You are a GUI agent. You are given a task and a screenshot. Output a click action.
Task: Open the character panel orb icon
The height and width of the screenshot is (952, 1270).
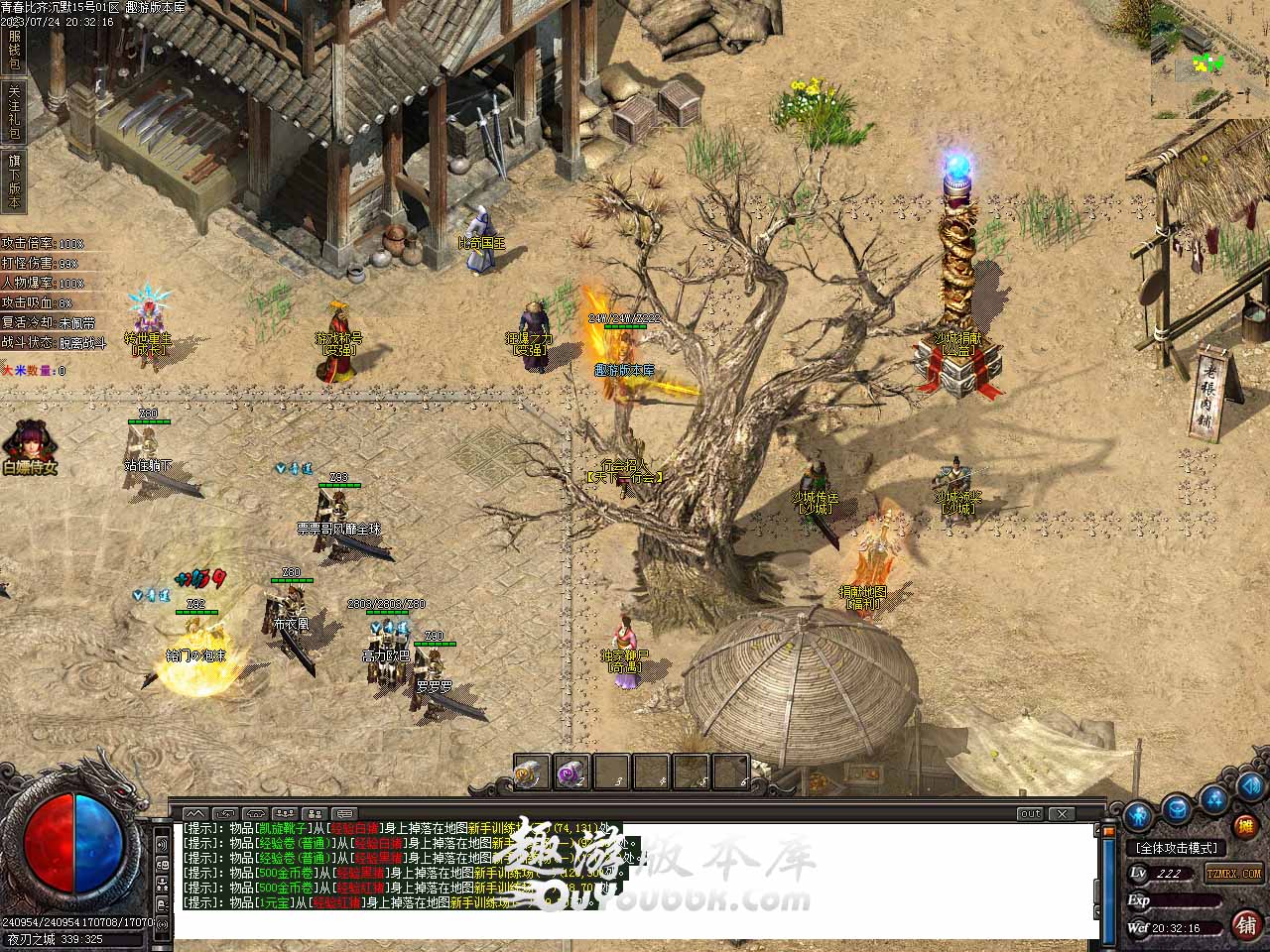point(1140,815)
